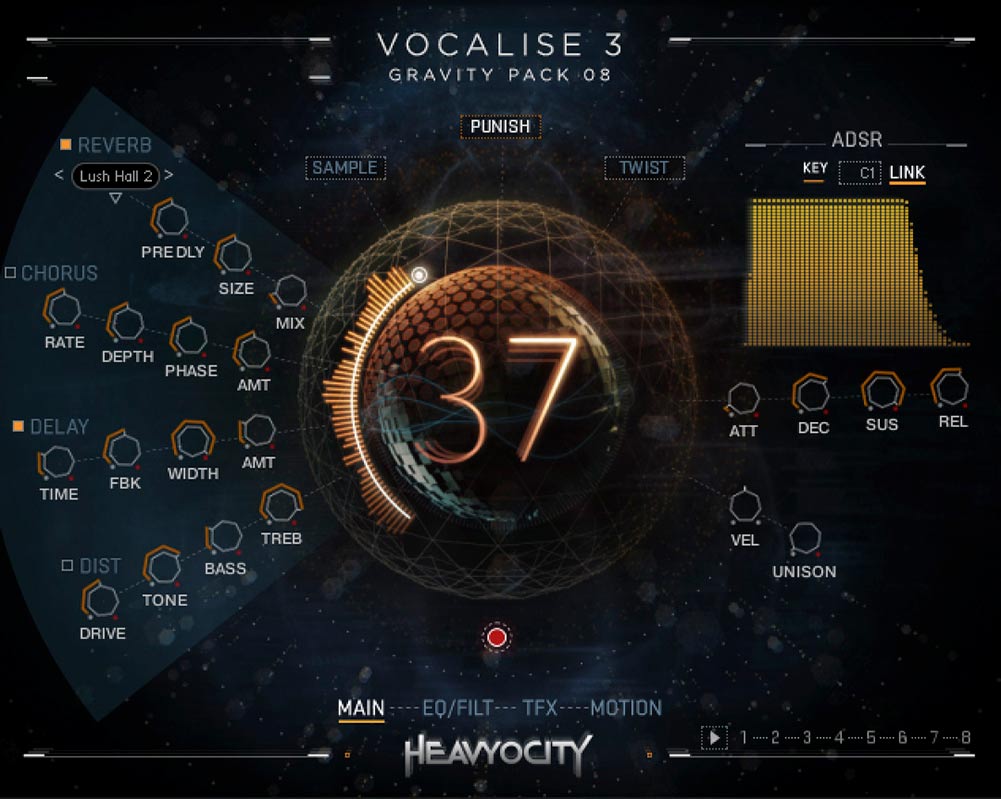The height and width of the screenshot is (799, 1001).
Task: Toggle the Delay effect square
Action: click(18, 427)
